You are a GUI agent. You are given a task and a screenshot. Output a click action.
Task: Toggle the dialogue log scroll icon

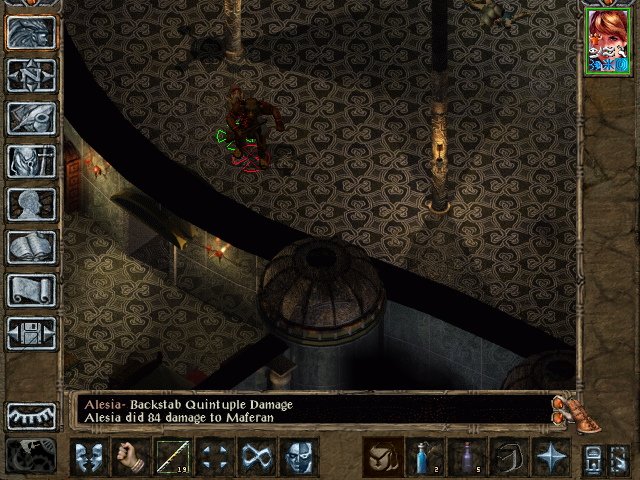(x=565, y=408)
